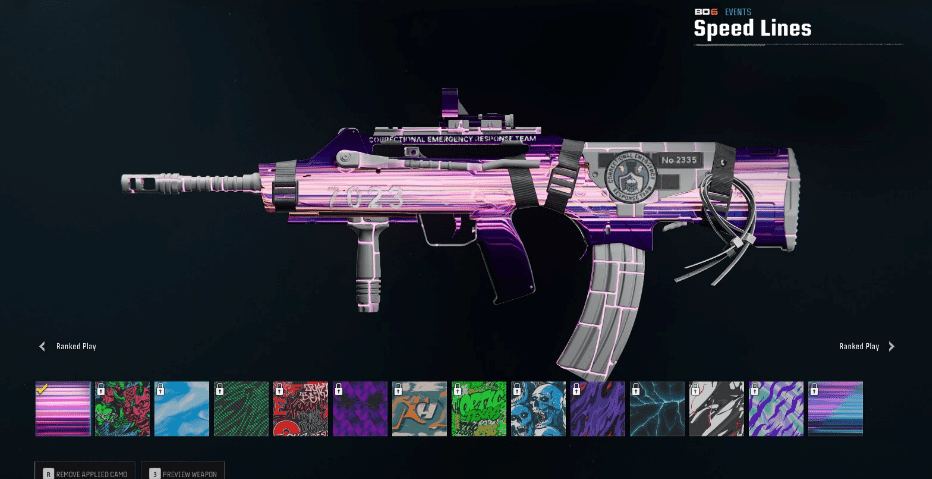The width and height of the screenshot is (932, 479).
Task: Select the dark teal lightning camo
Action: [658, 408]
